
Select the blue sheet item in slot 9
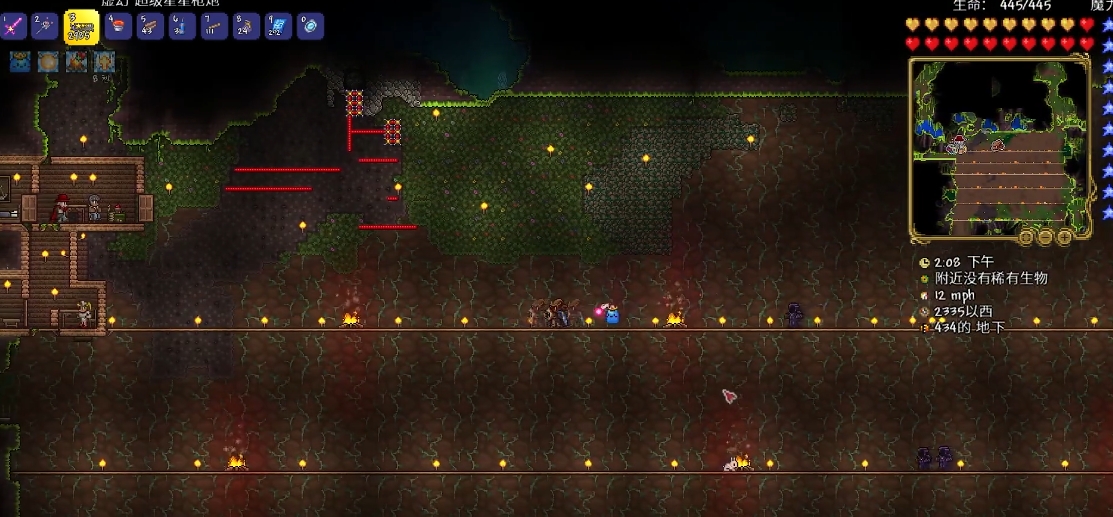(278, 27)
